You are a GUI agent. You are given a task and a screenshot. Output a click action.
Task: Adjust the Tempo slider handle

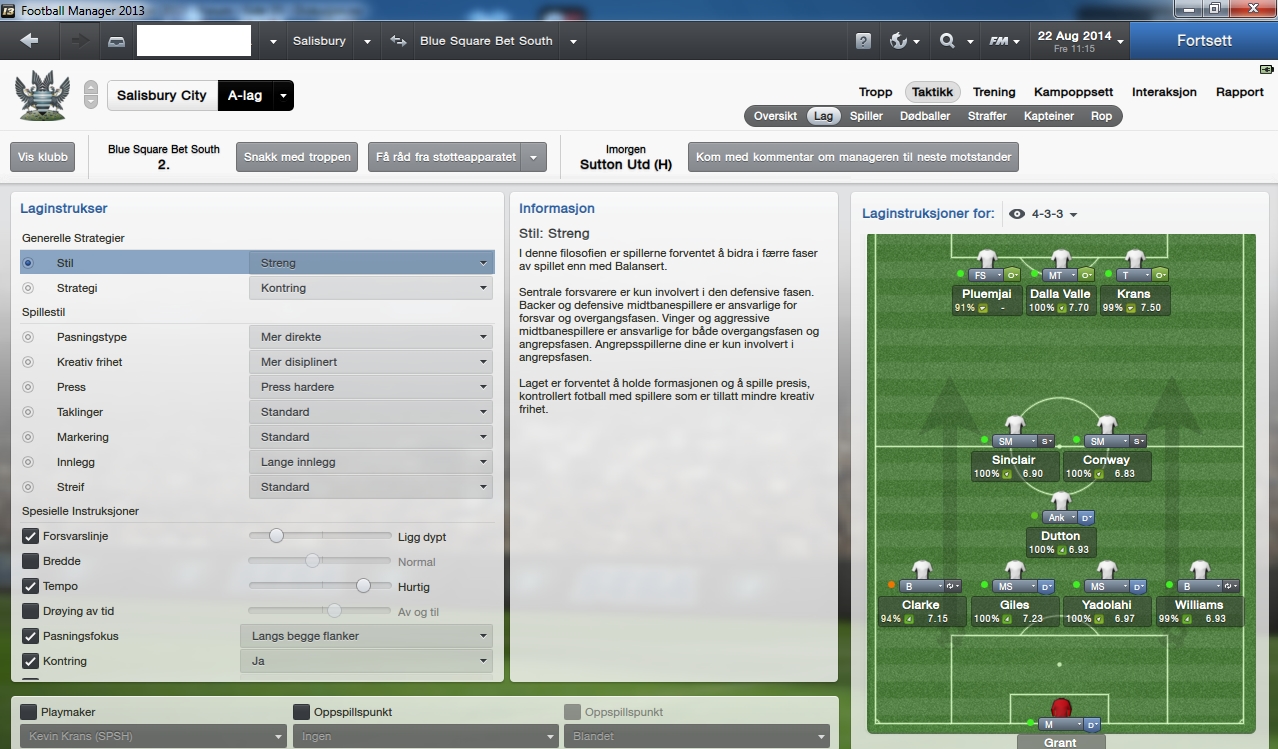[363, 586]
